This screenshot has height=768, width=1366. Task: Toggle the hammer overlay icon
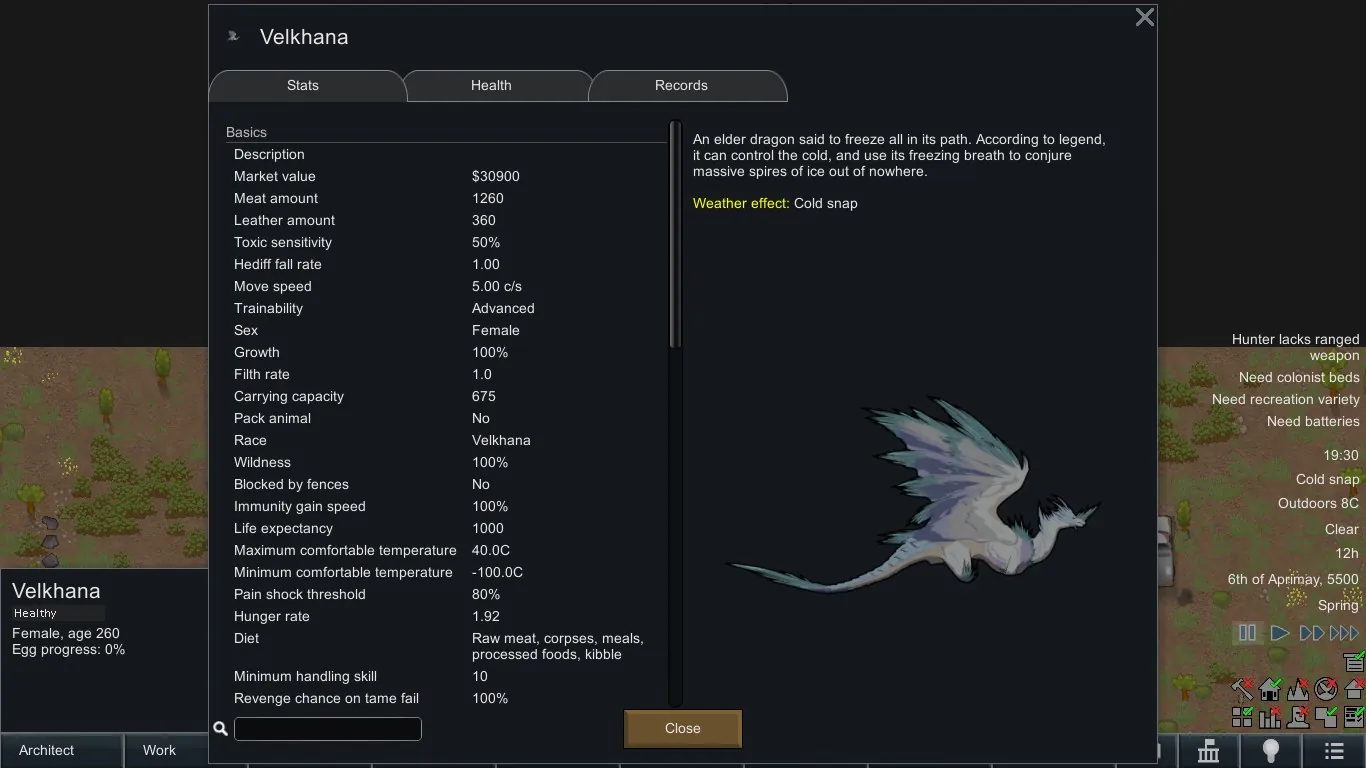point(1242,689)
